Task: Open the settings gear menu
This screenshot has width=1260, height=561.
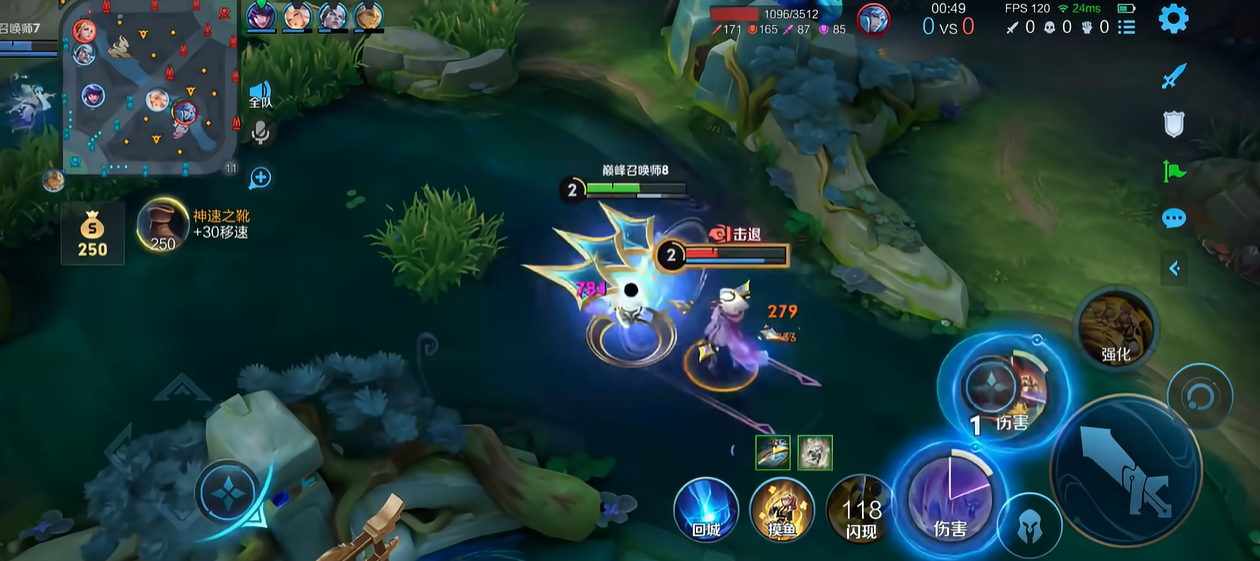Action: tap(1173, 19)
